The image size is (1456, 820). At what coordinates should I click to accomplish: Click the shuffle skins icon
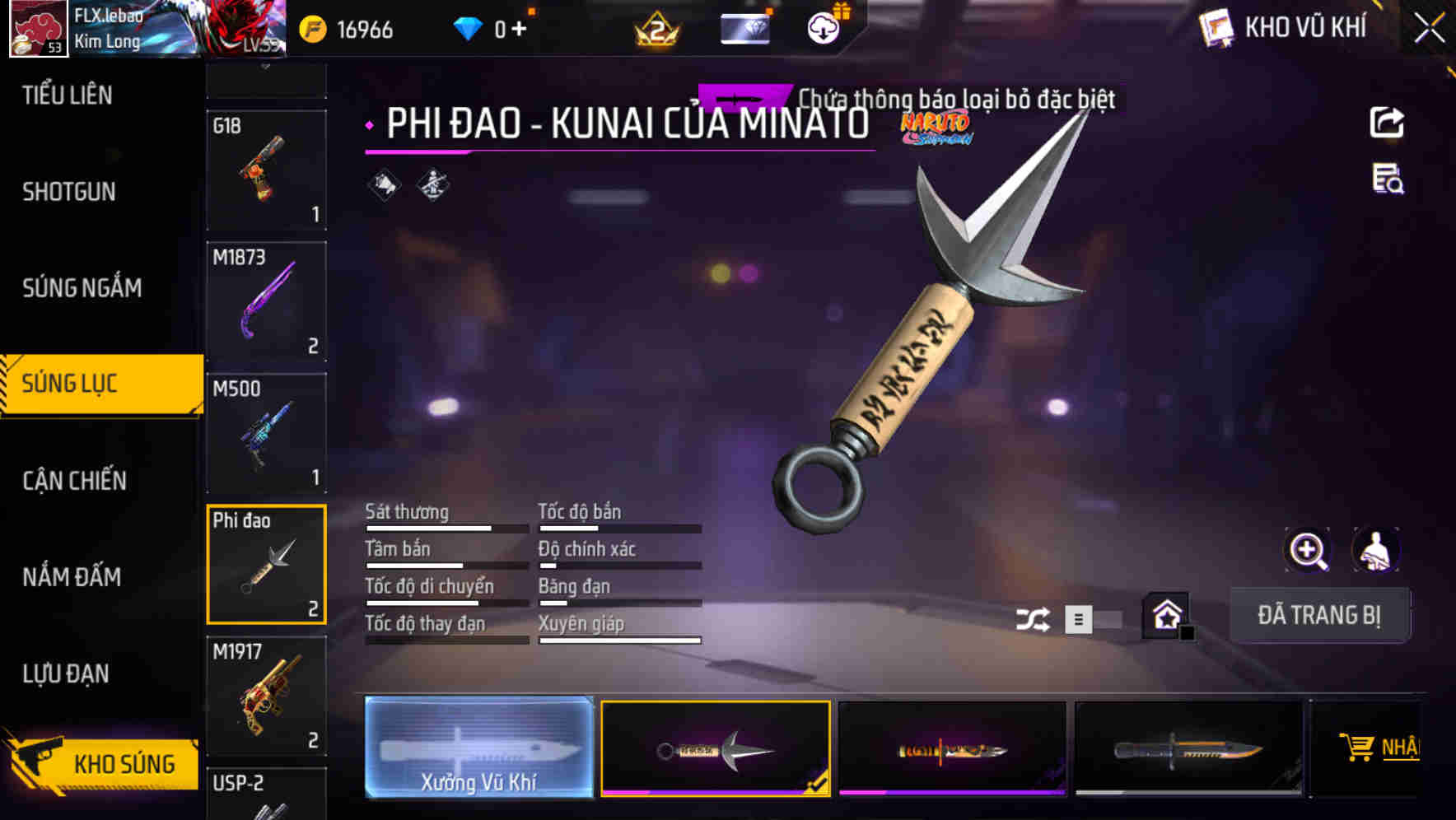coord(1034,617)
